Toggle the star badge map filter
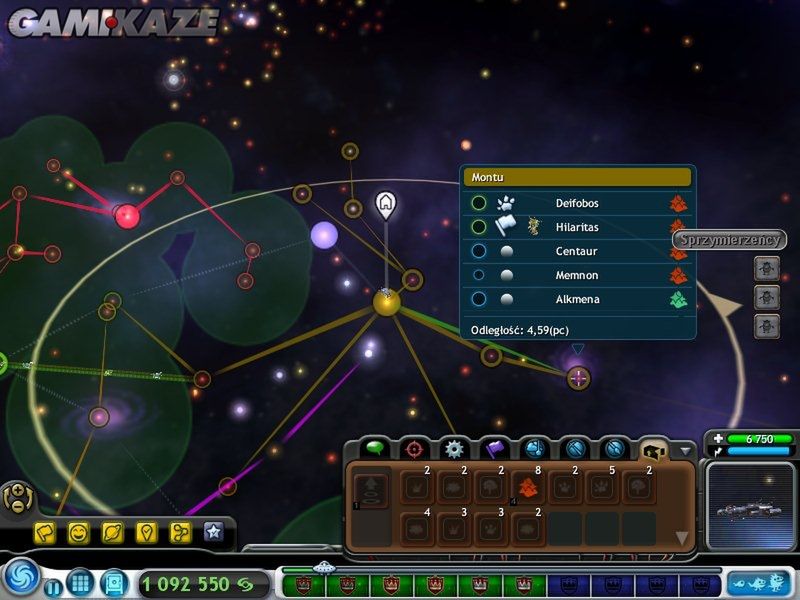800x600 pixels. tap(213, 532)
